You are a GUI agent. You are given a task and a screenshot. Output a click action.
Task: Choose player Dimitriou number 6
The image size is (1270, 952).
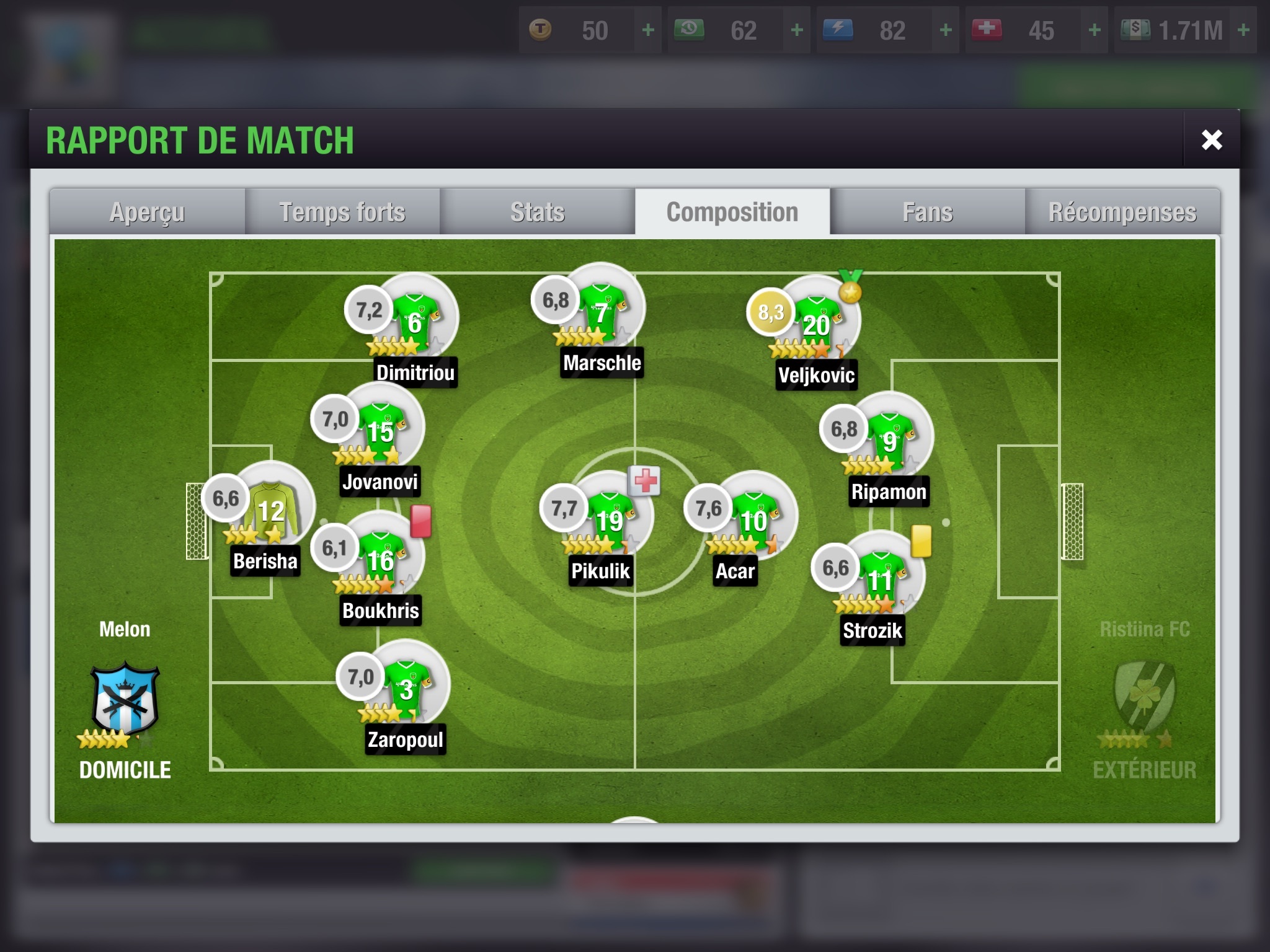(415, 319)
